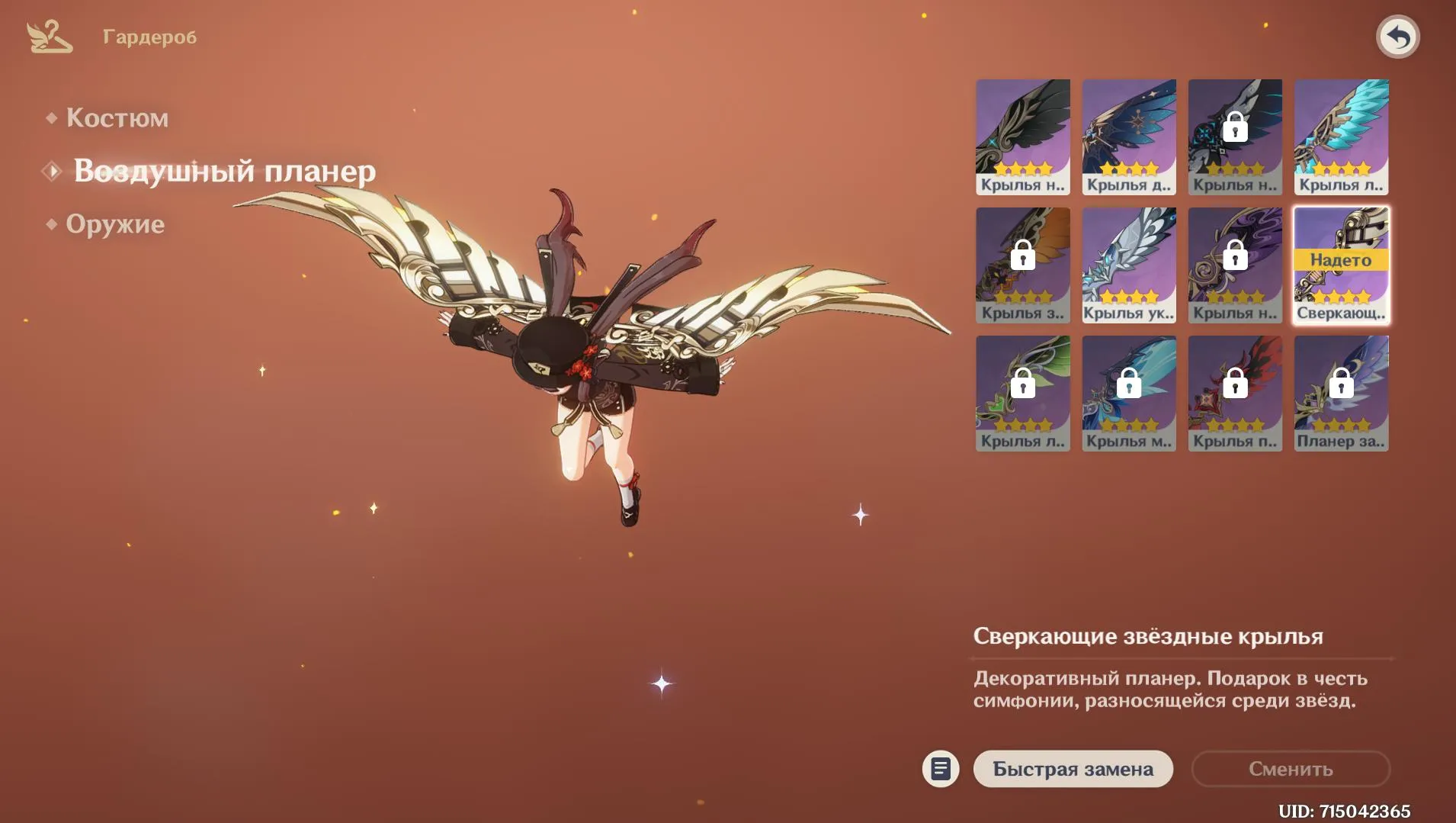Image resolution: width=1456 pixels, height=823 pixels.
Task: Select the turquoise Крылья л glider top row
Action: (x=1341, y=136)
